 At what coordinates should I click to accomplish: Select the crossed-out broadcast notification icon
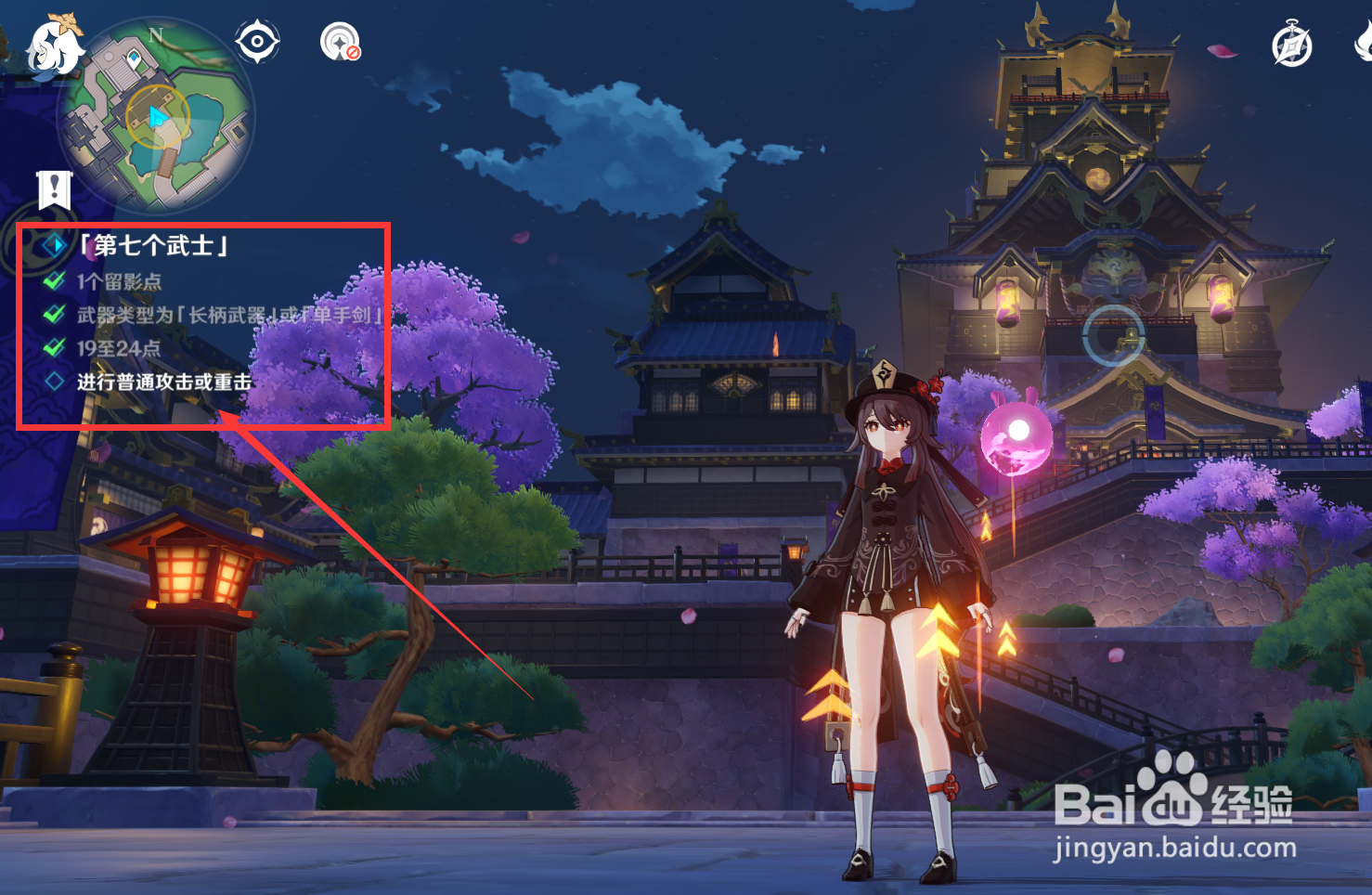click(340, 44)
